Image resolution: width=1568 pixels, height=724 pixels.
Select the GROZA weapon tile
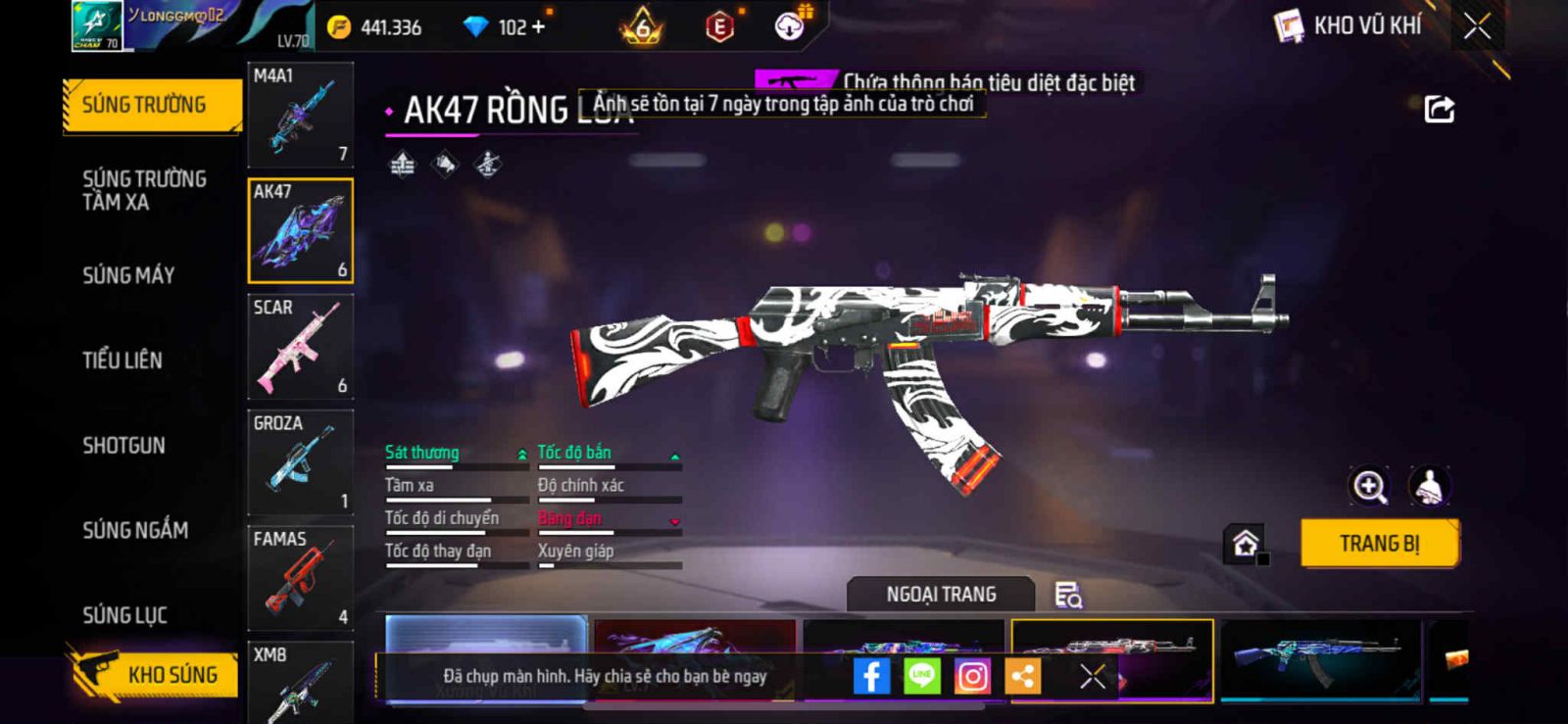[x=300, y=462]
